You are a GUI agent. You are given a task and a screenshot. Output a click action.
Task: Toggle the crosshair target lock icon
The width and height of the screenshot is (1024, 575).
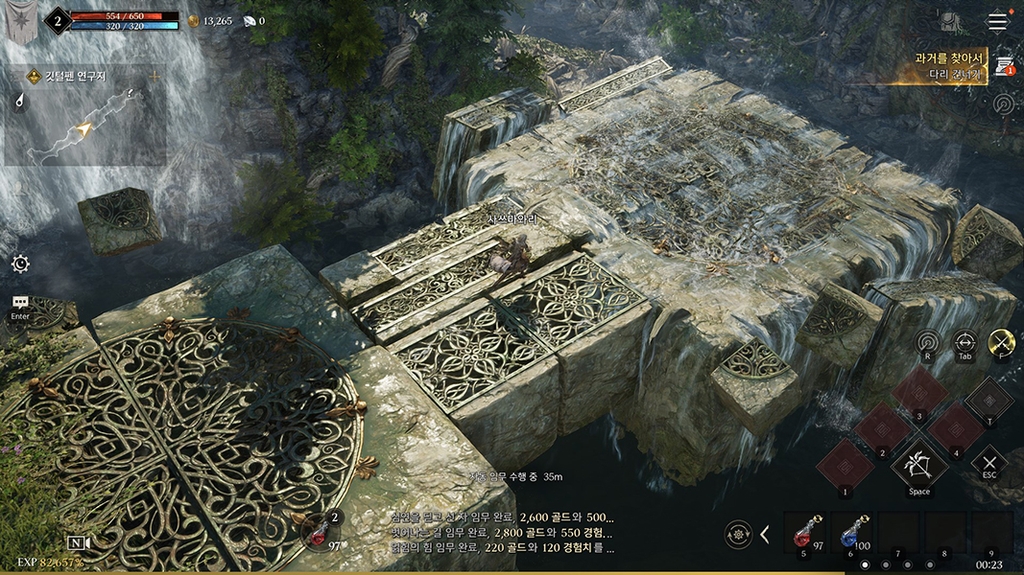point(964,342)
